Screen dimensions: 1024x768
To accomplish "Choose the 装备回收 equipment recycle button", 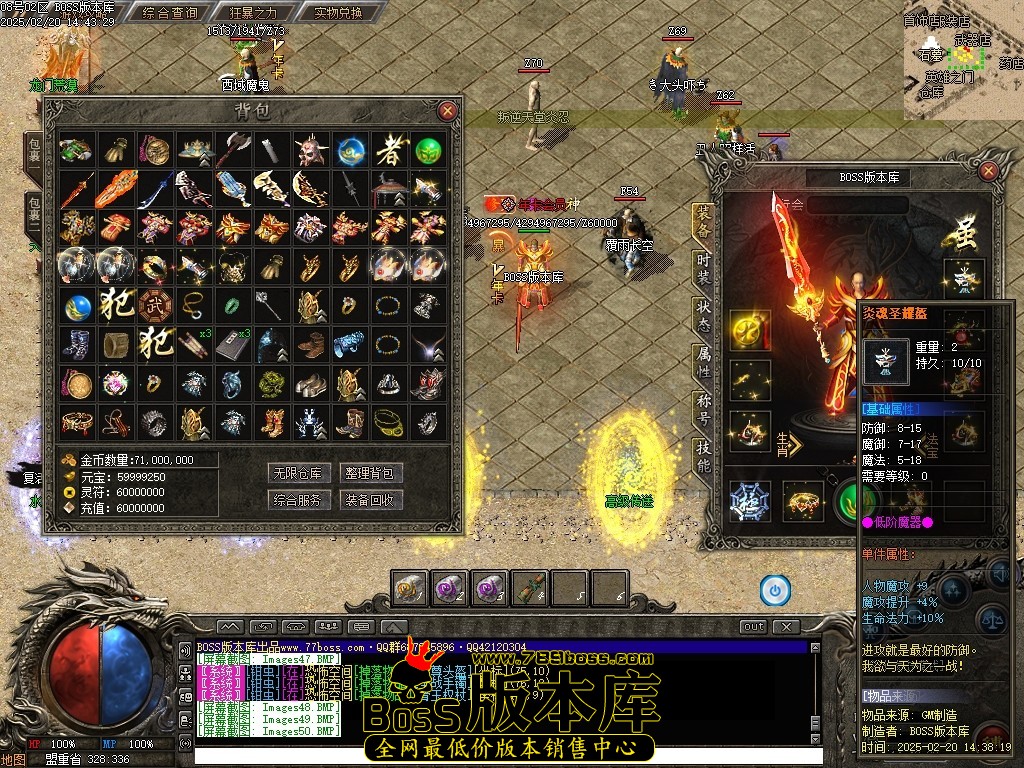I will (371, 500).
